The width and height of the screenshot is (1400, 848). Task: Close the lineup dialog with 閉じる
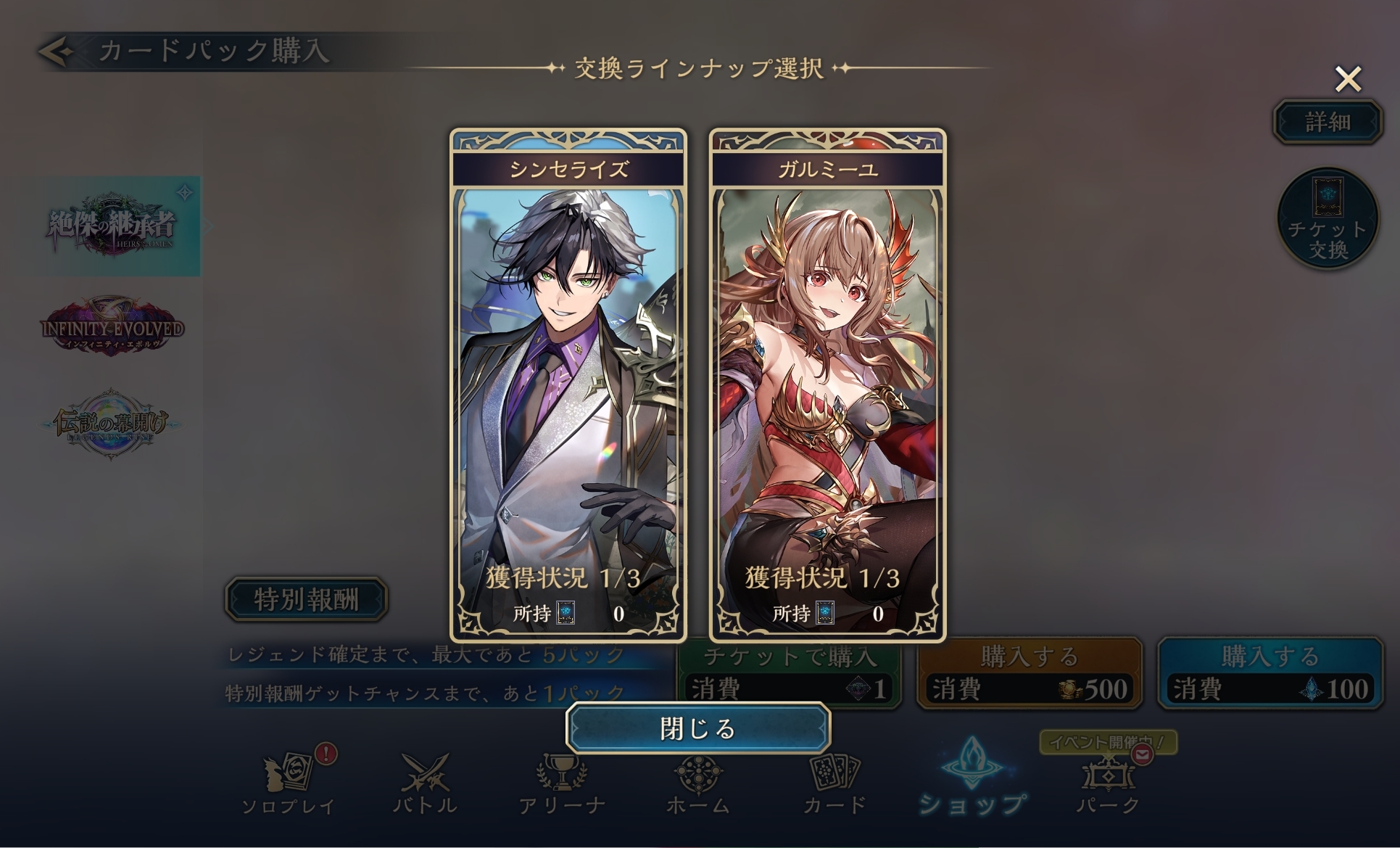tap(697, 728)
